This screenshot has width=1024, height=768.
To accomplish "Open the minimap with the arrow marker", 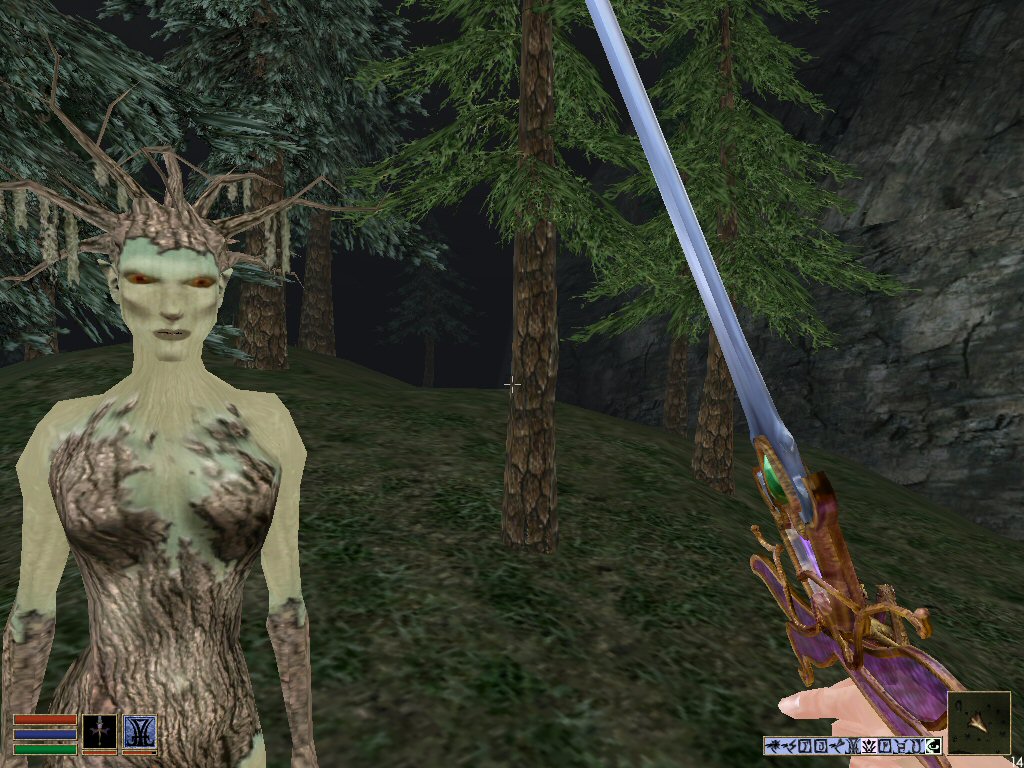I will (x=978, y=722).
